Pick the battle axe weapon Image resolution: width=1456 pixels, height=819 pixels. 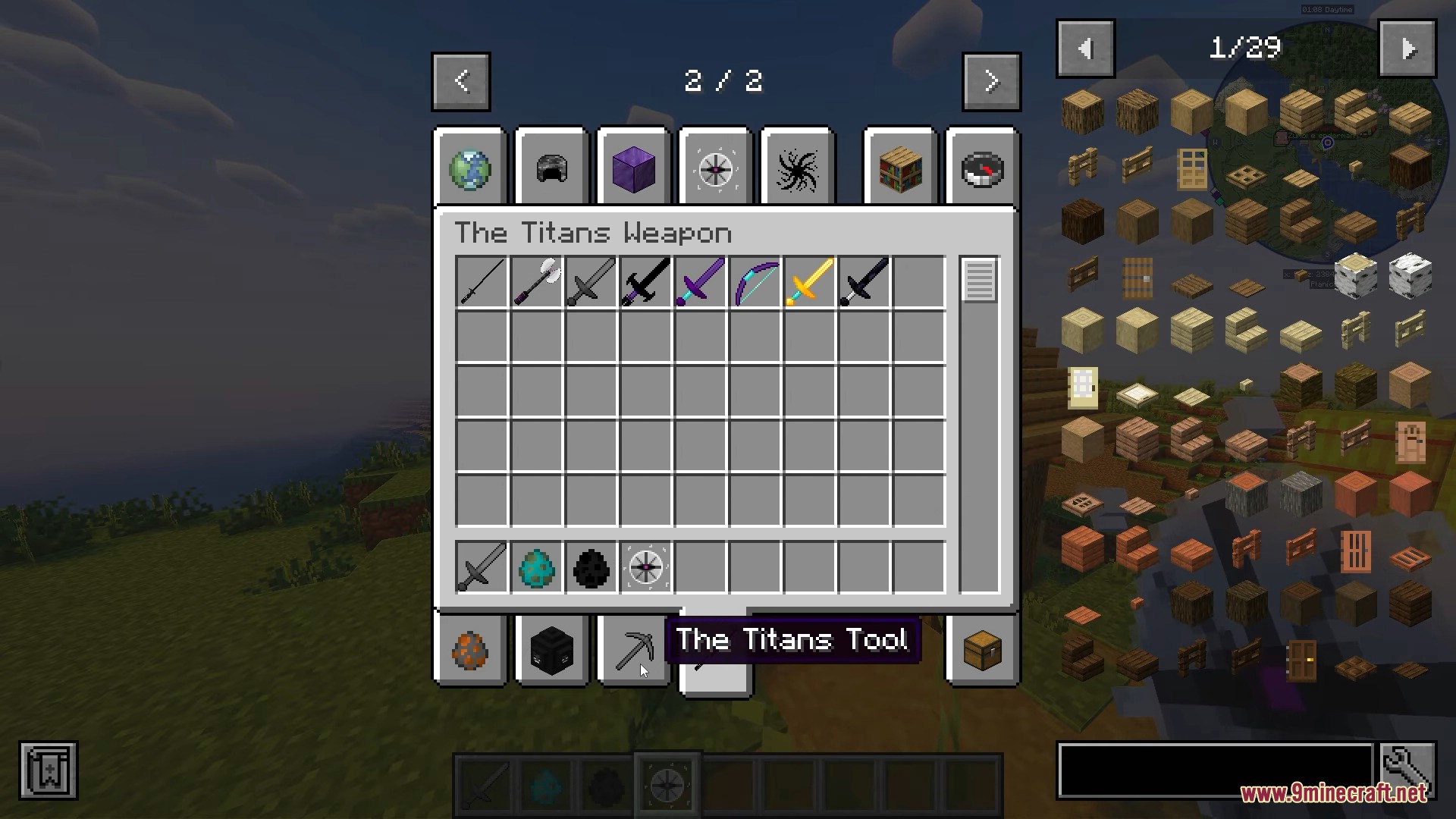(x=537, y=282)
